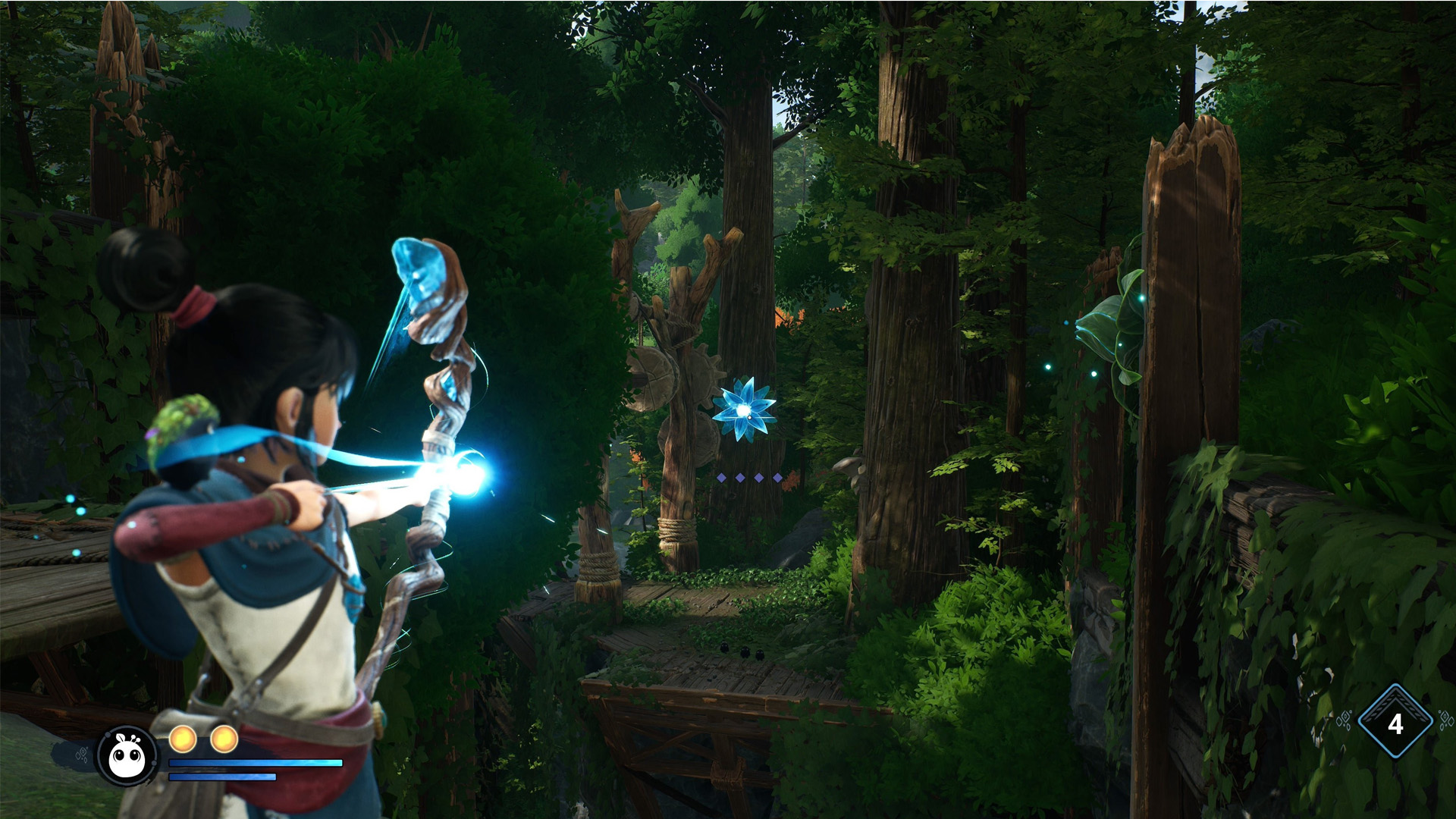Click the Rot companion face icon
The width and height of the screenshot is (1456, 819).
click(127, 756)
